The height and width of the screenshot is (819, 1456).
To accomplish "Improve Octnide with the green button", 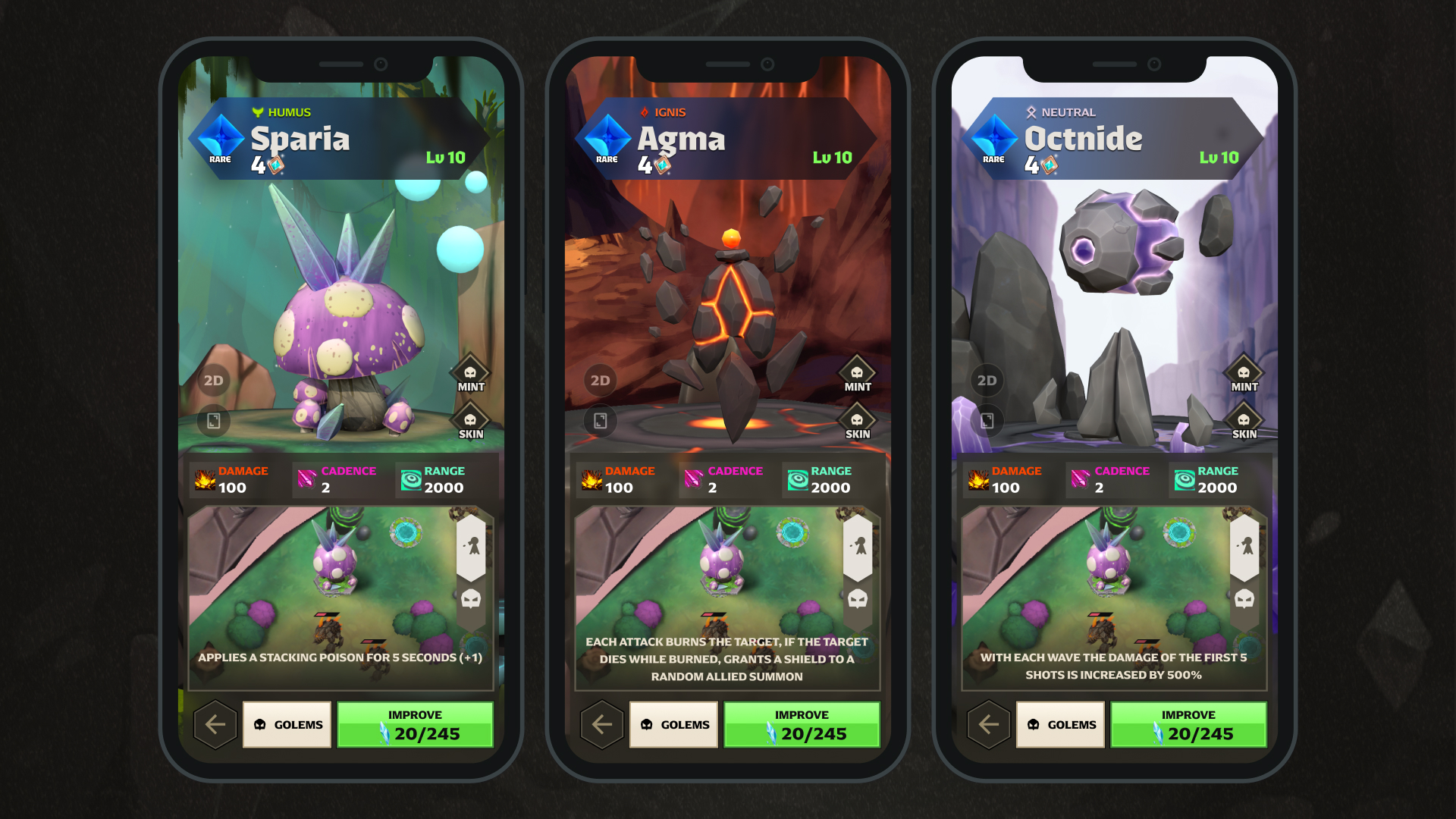I will coord(1188,725).
